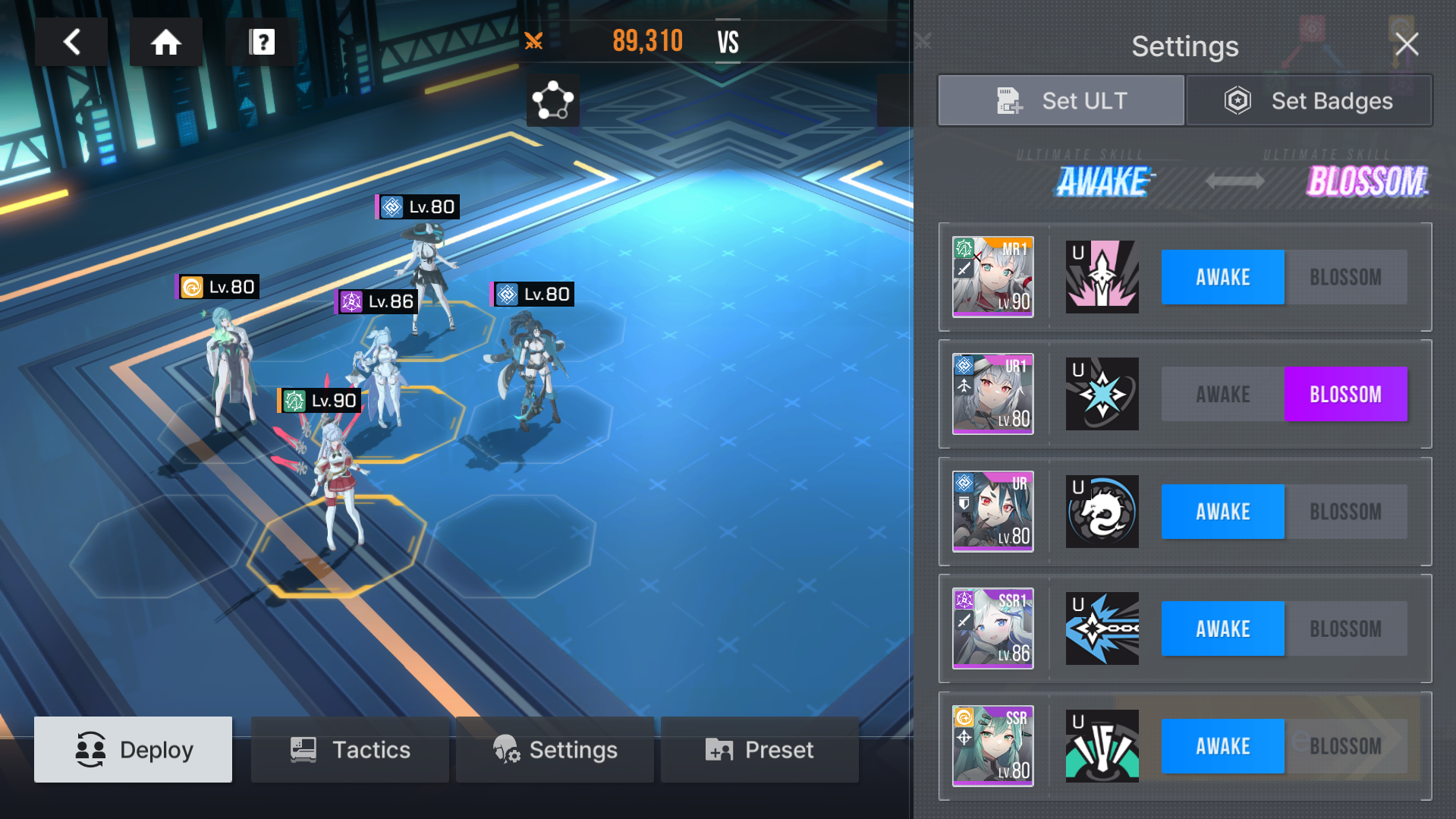Switch the Lv.86 SSR1 unit to Blossom
The image size is (1456, 819).
(x=1345, y=629)
